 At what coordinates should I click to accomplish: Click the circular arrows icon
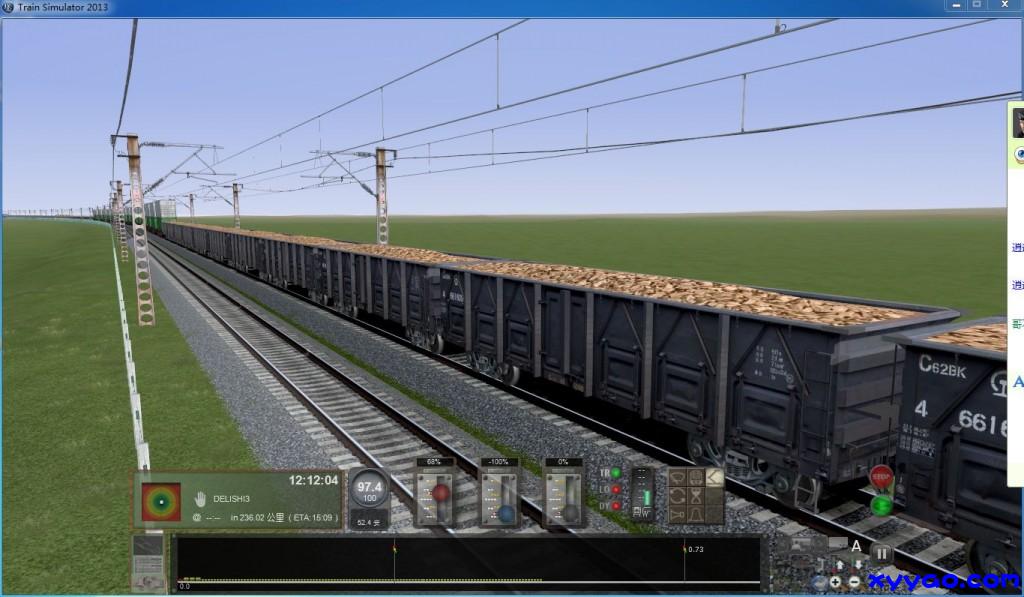[679, 496]
